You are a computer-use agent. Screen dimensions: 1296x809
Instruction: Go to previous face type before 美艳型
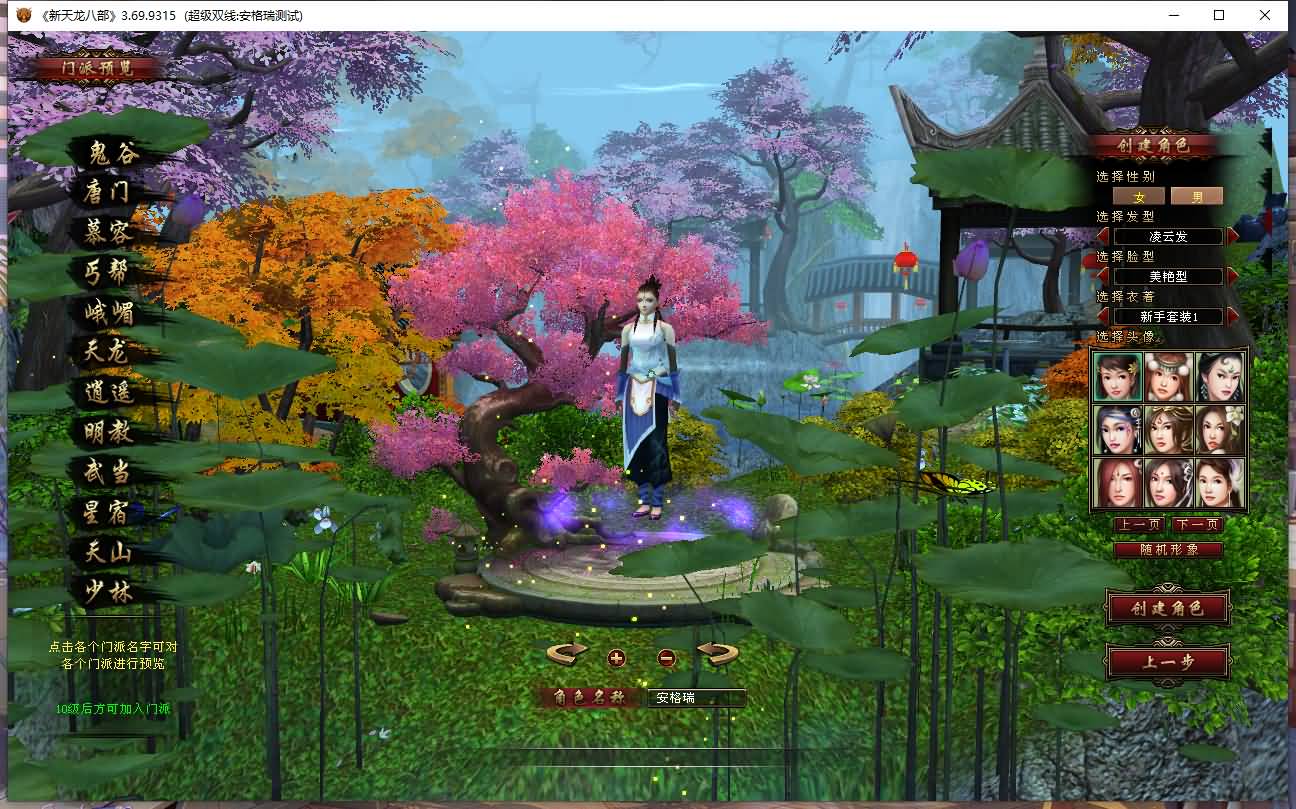1103,276
